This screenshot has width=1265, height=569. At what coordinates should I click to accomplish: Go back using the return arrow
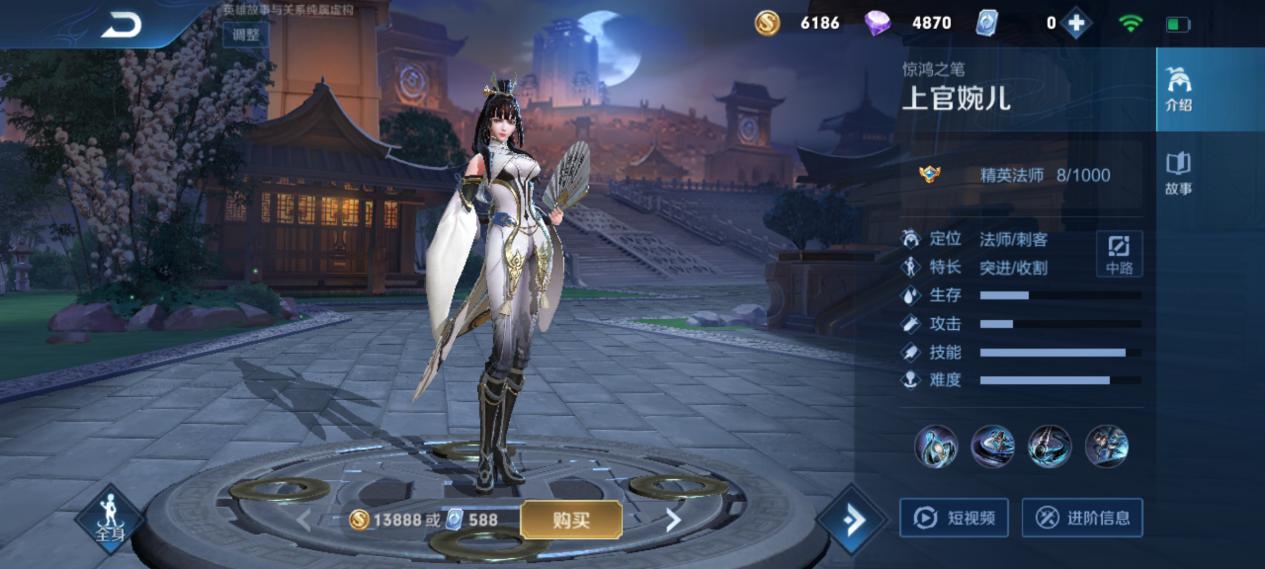click(x=121, y=25)
